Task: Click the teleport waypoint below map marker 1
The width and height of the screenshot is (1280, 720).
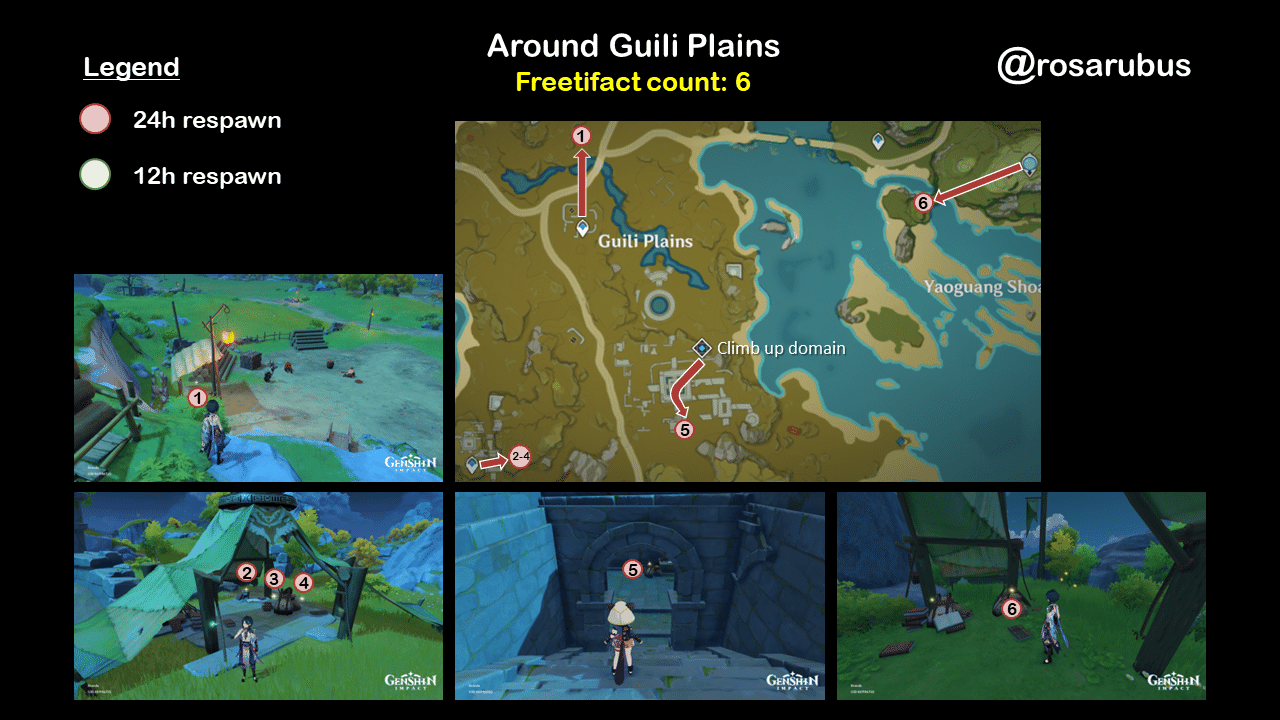Action: click(583, 227)
